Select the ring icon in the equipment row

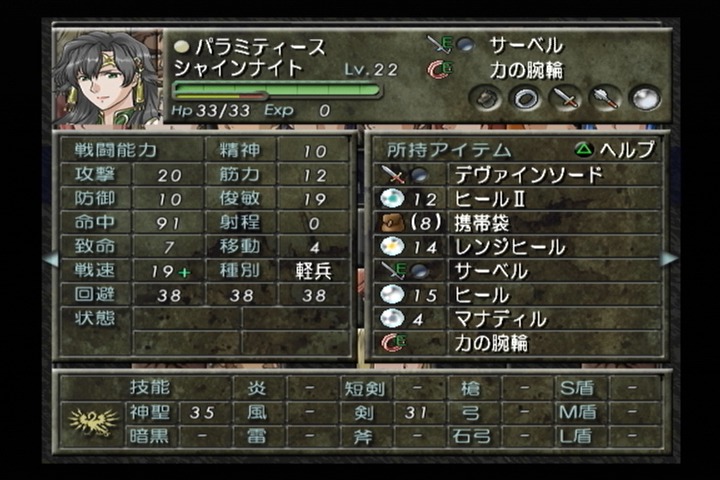click(x=525, y=98)
